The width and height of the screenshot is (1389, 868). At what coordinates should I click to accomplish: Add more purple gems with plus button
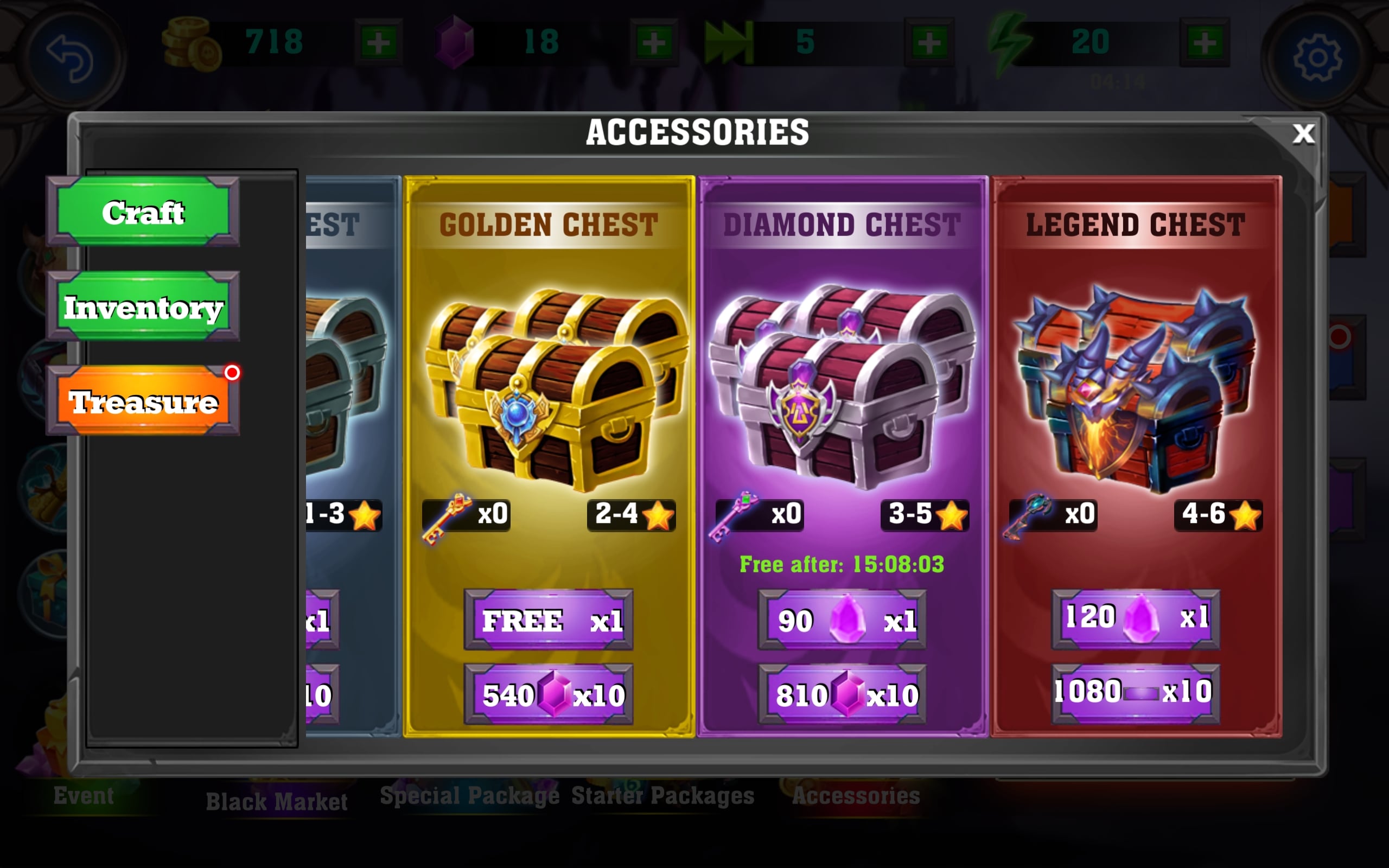pyautogui.click(x=654, y=42)
